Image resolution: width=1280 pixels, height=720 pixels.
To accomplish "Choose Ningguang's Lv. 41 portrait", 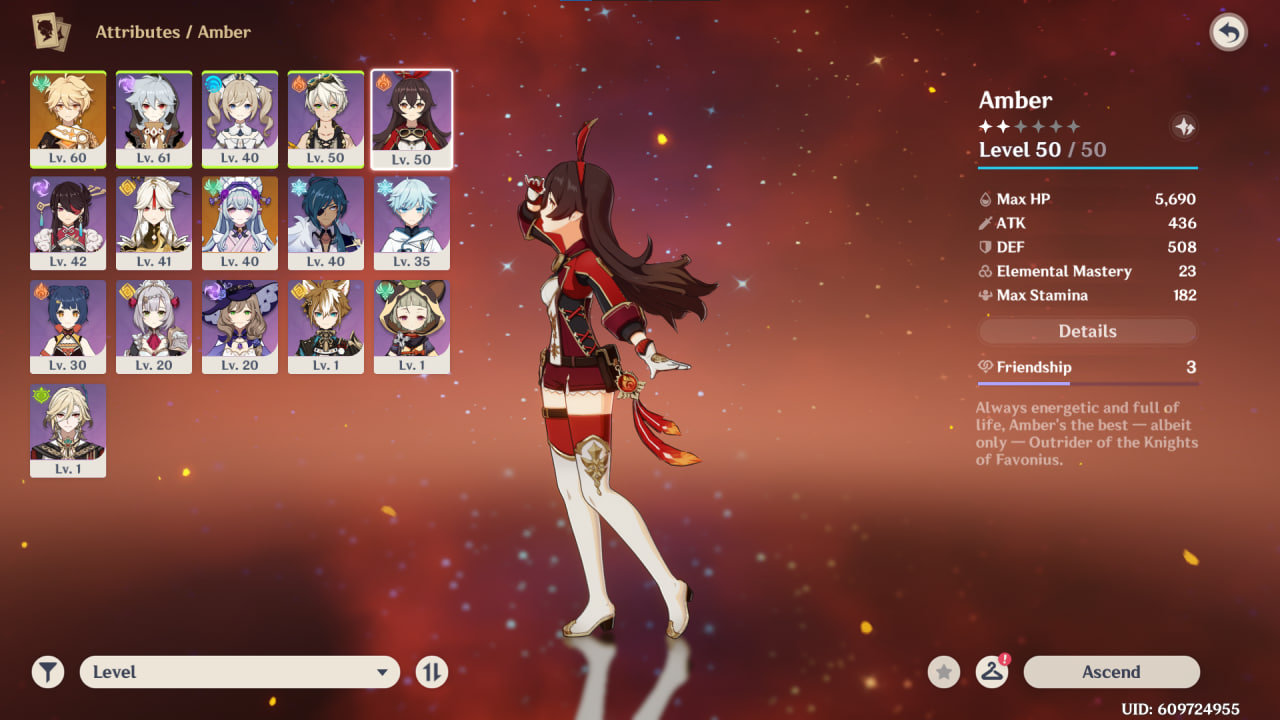I will click(154, 222).
